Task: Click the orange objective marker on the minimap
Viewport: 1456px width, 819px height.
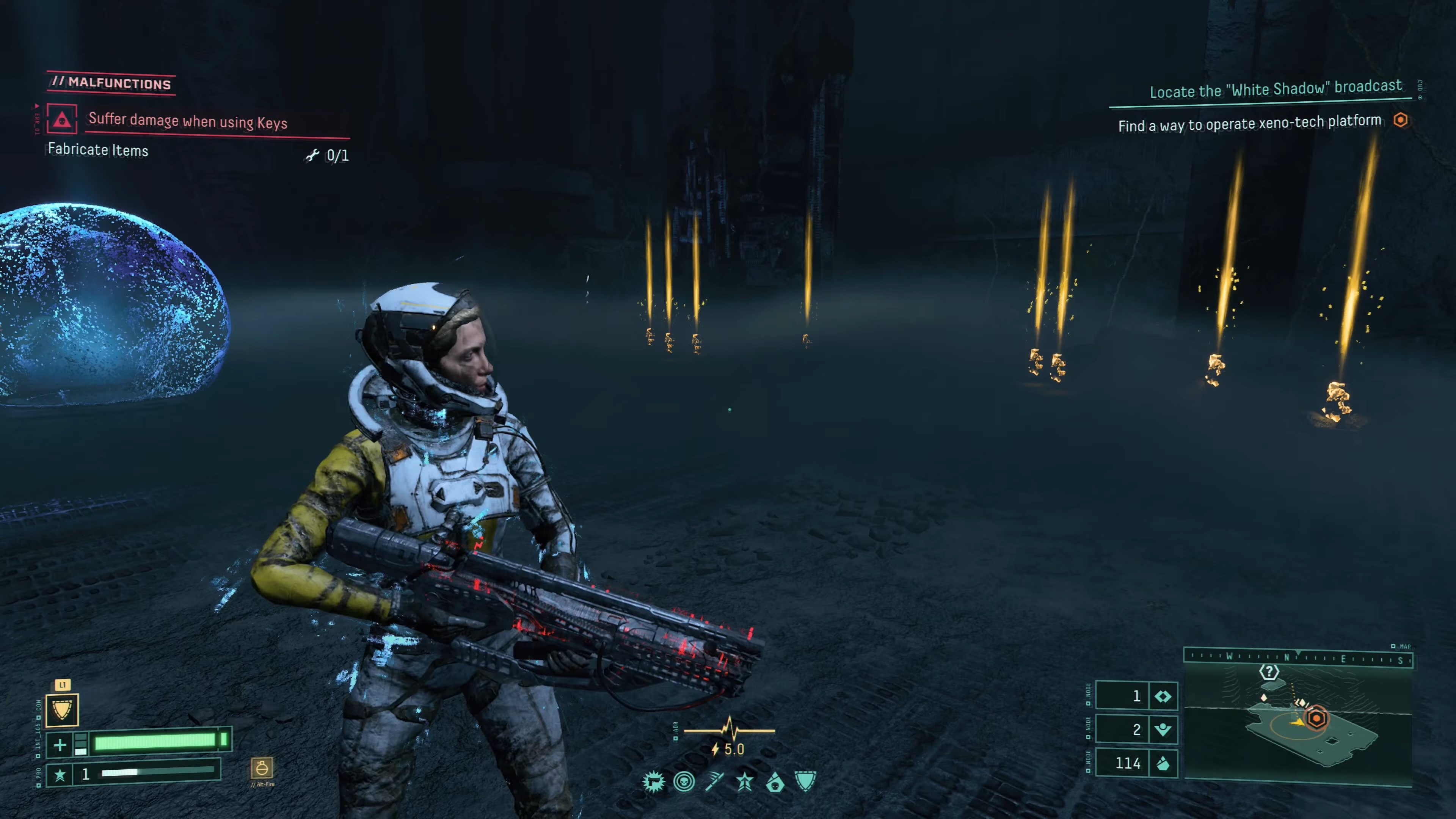Action: coord(1316,719)
